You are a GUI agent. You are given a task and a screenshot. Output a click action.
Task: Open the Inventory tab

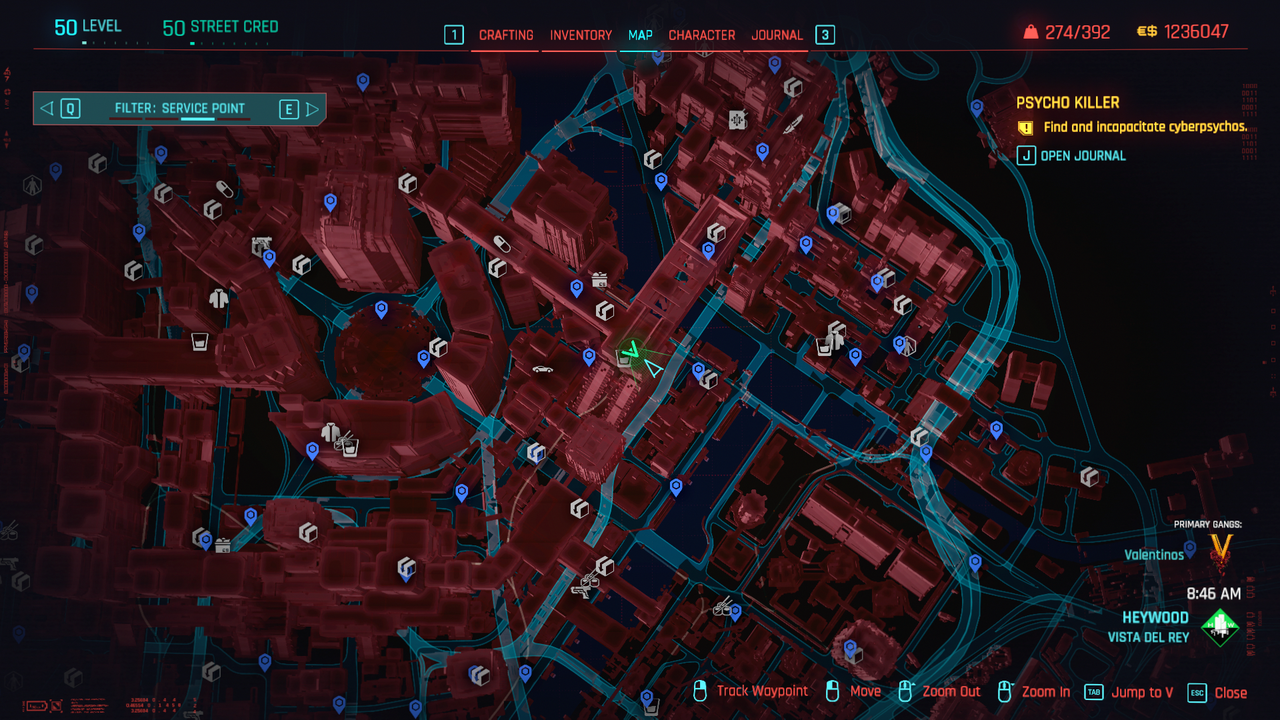(x=580, y=35)
